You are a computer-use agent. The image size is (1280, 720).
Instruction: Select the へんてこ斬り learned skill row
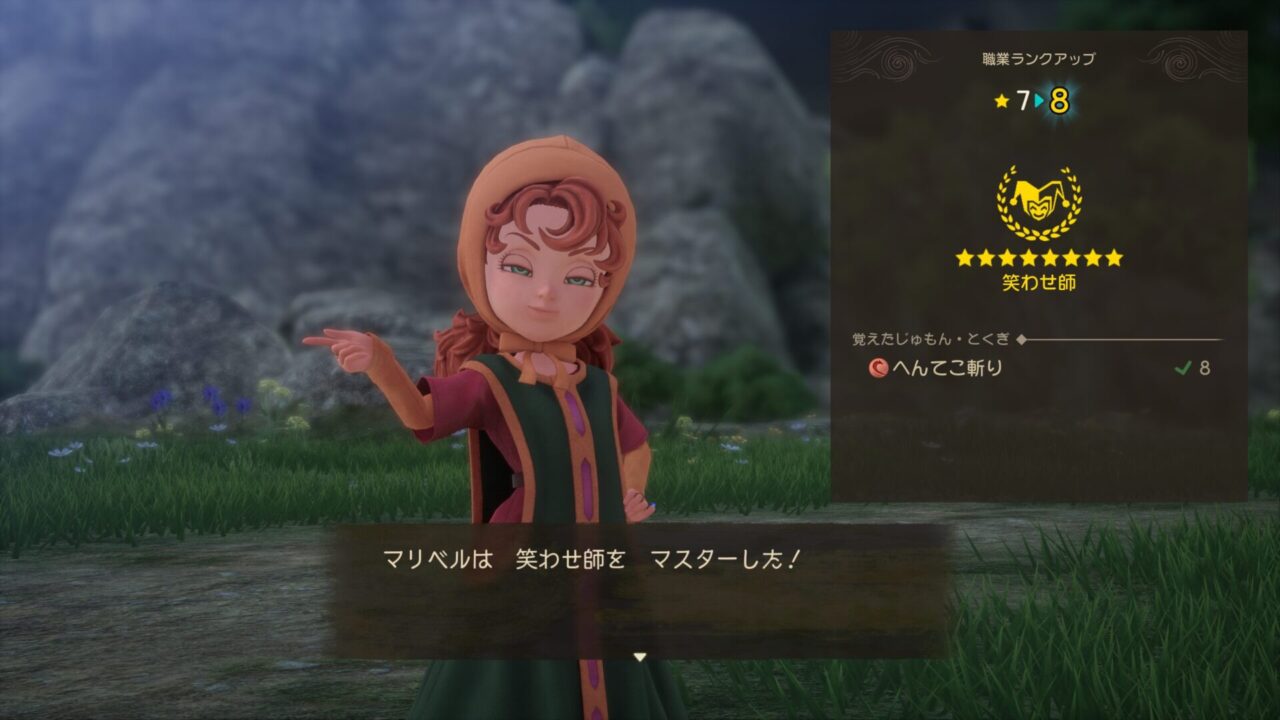(x=1038, y=368)
